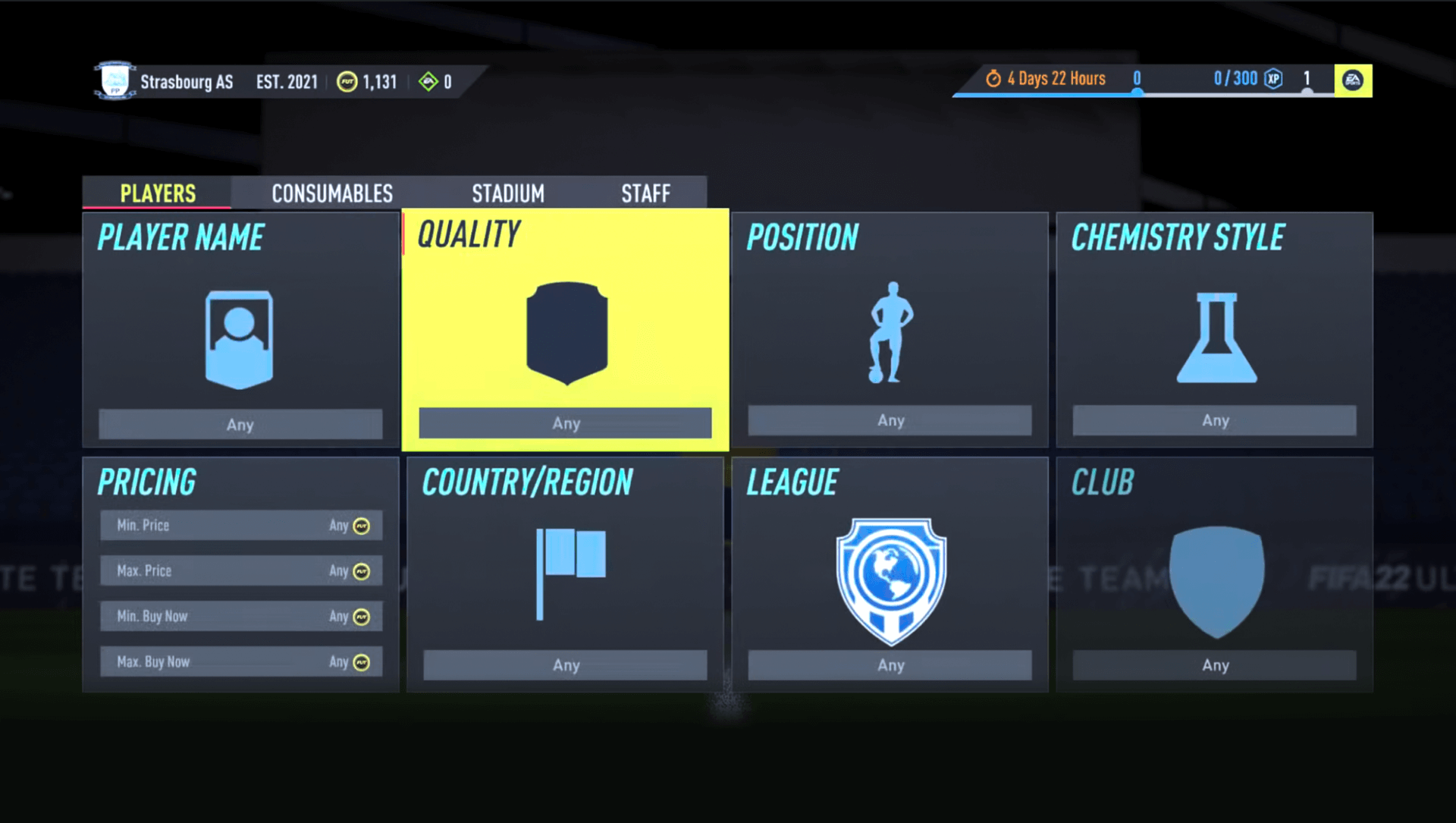The height and width of the screenshot is (823, 1456).
Task: Click the EA Sports logo
Action: coord(1353,79)
